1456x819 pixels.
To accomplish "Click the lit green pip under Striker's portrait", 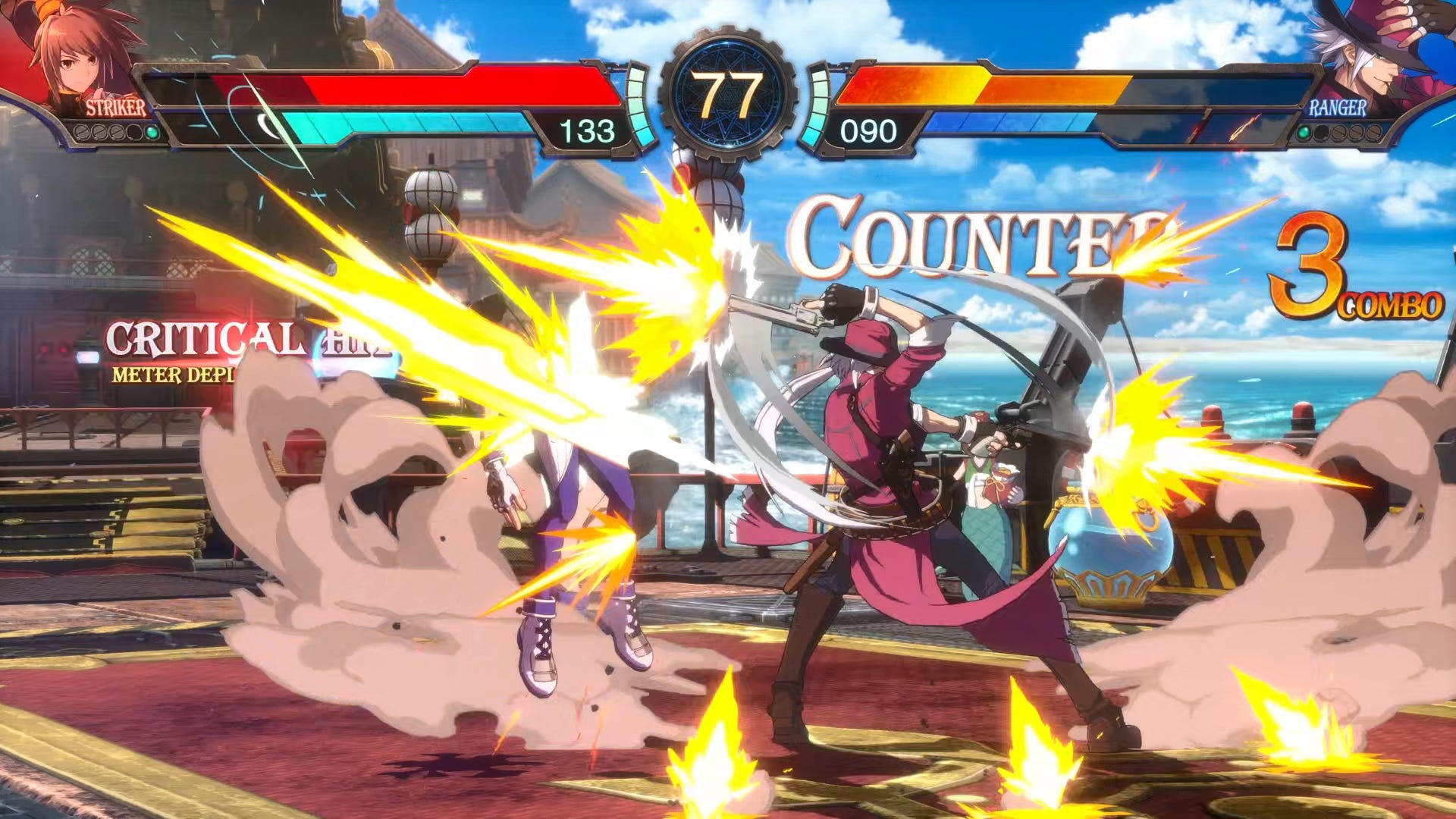I will click(x=152, y=133).
